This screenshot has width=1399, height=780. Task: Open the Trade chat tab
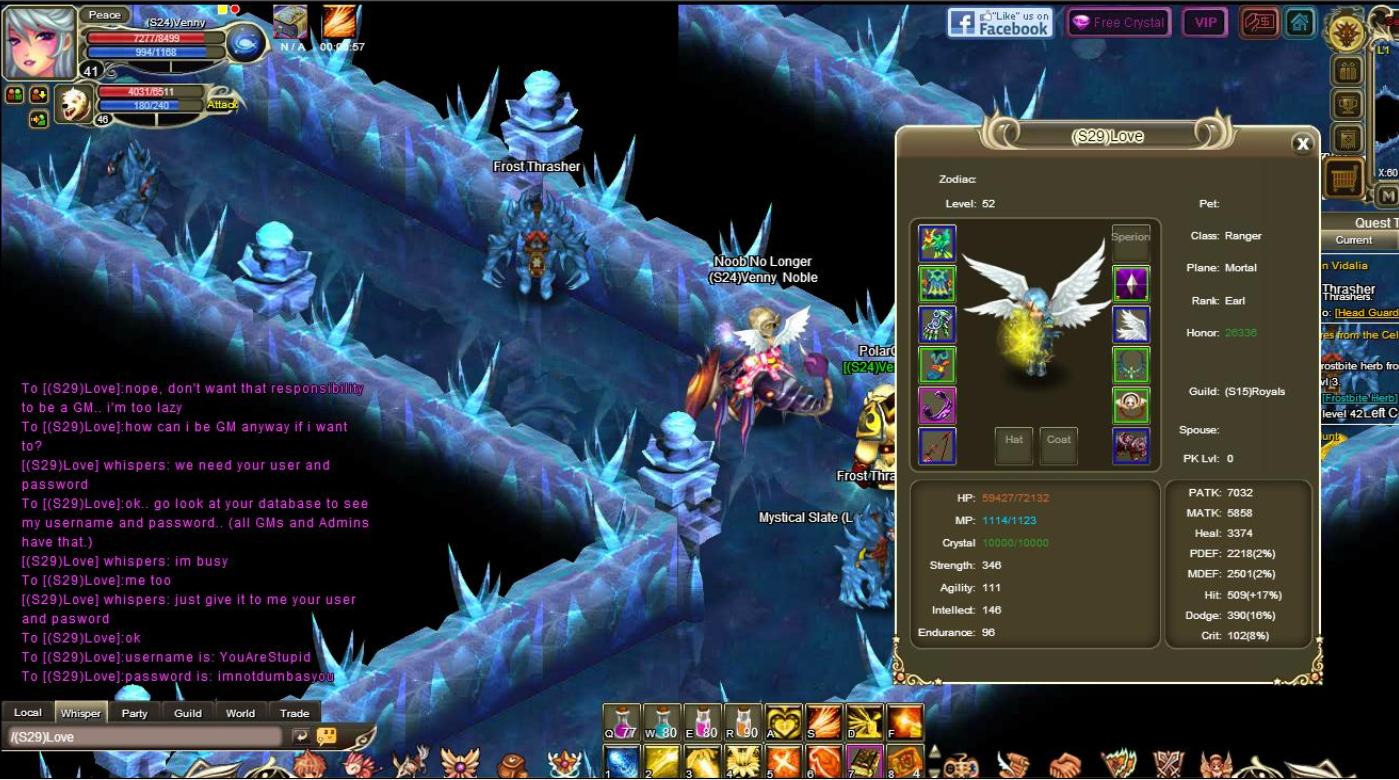294,713
